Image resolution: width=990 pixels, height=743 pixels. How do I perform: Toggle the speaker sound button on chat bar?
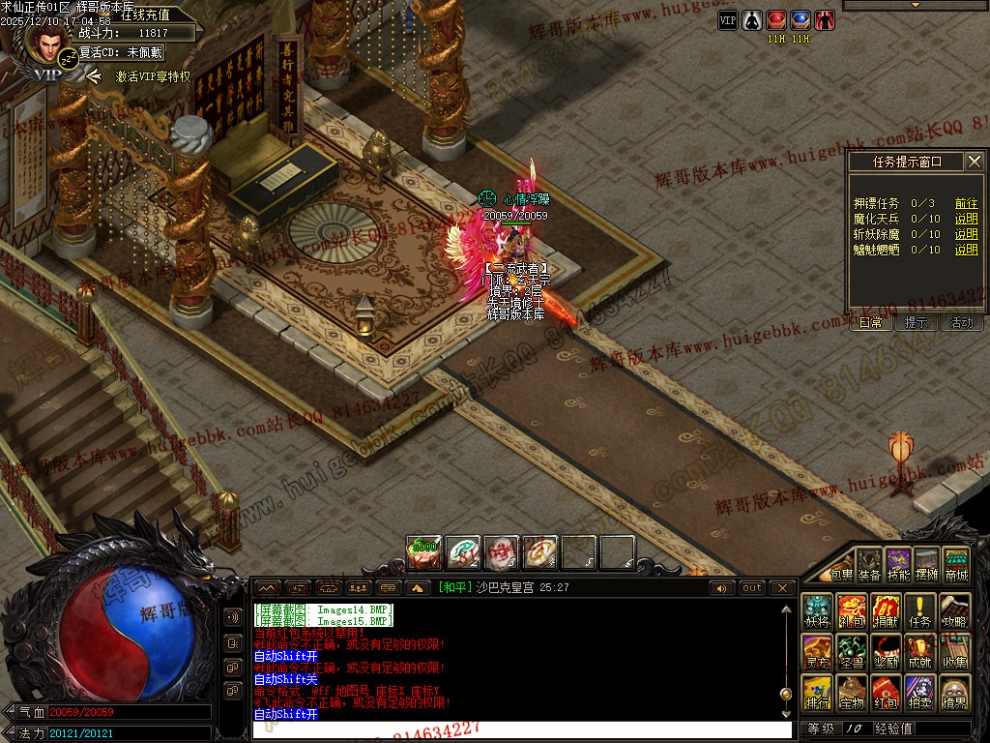[x=719, y=588]
